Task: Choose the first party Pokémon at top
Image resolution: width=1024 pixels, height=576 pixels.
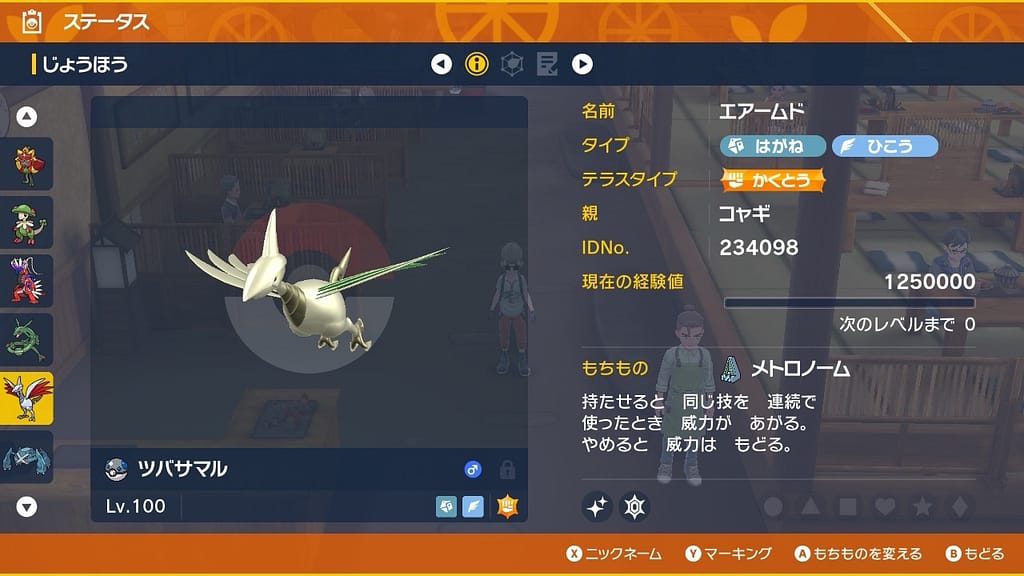Action: pyautogui.click(x=26, y=164)
